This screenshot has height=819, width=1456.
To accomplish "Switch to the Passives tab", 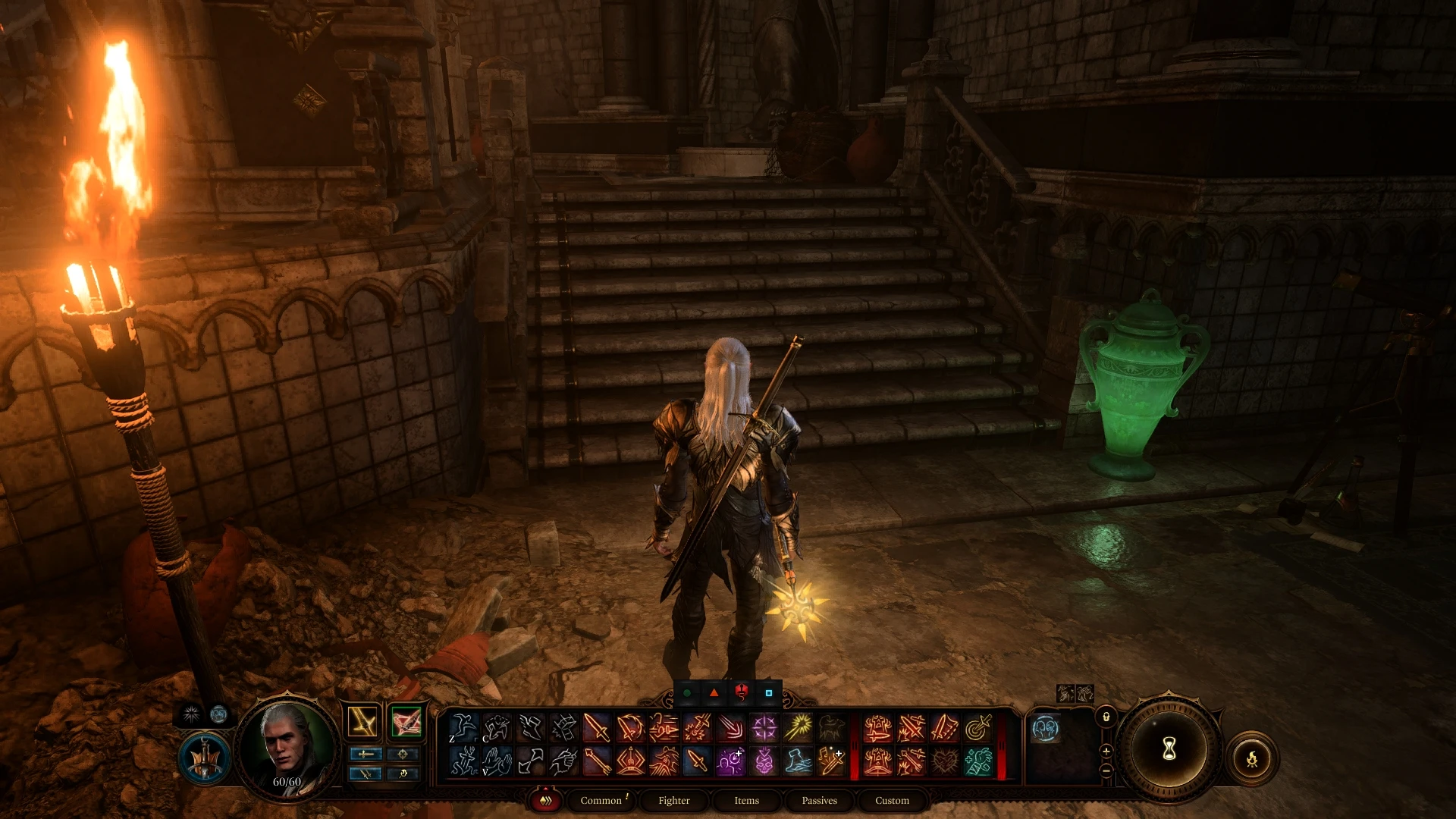I will click(x=818, y=800).
